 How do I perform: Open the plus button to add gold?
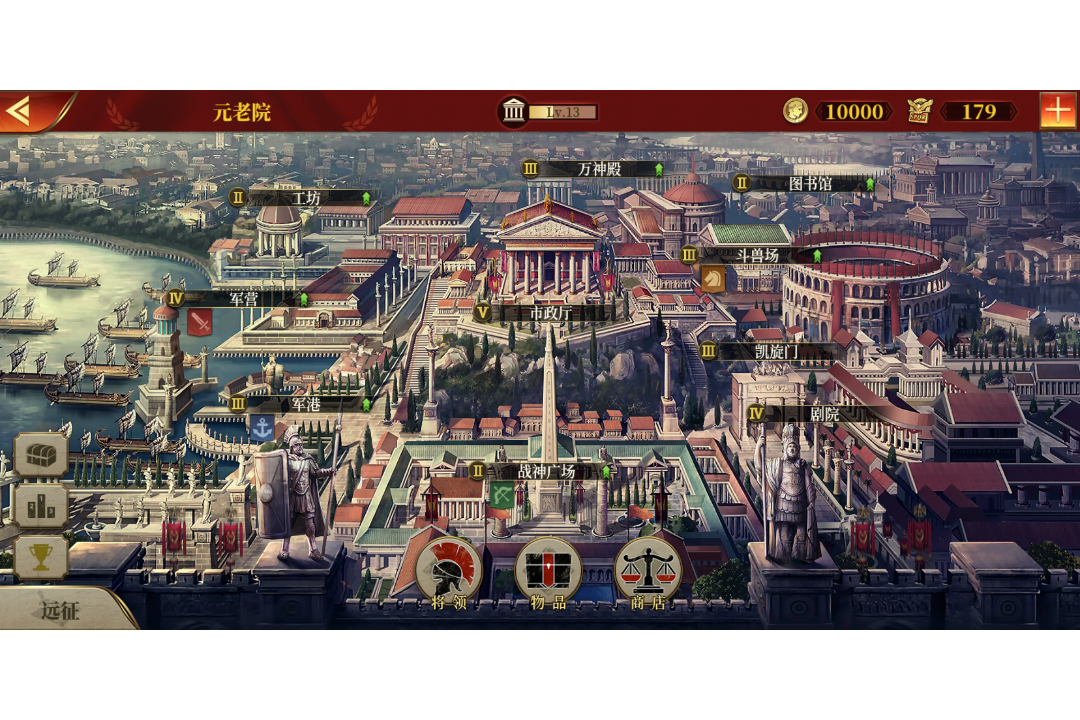(x=1057, y=111)
